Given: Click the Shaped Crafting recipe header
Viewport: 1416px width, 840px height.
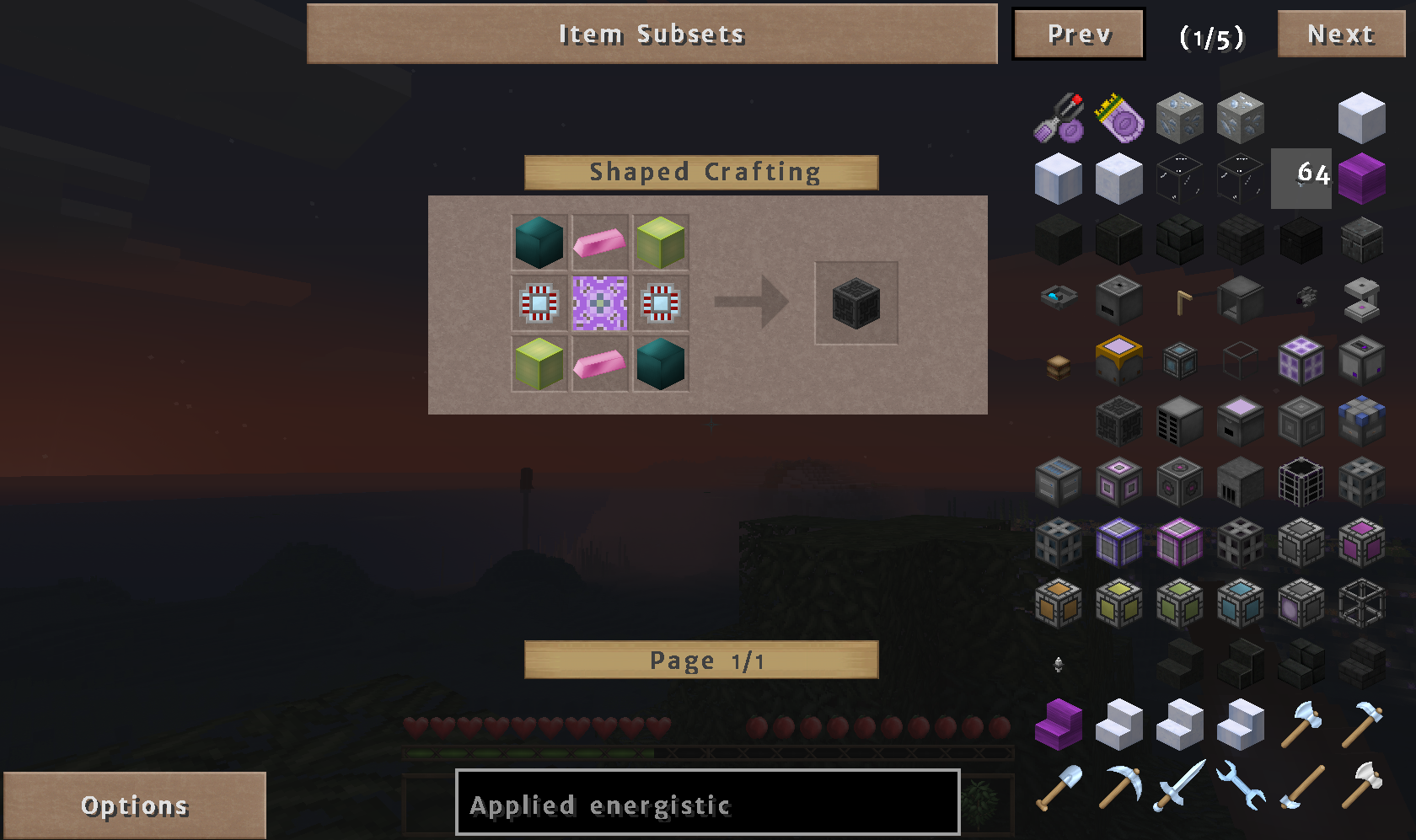Looking at the screenshot, I should point(700,172).
